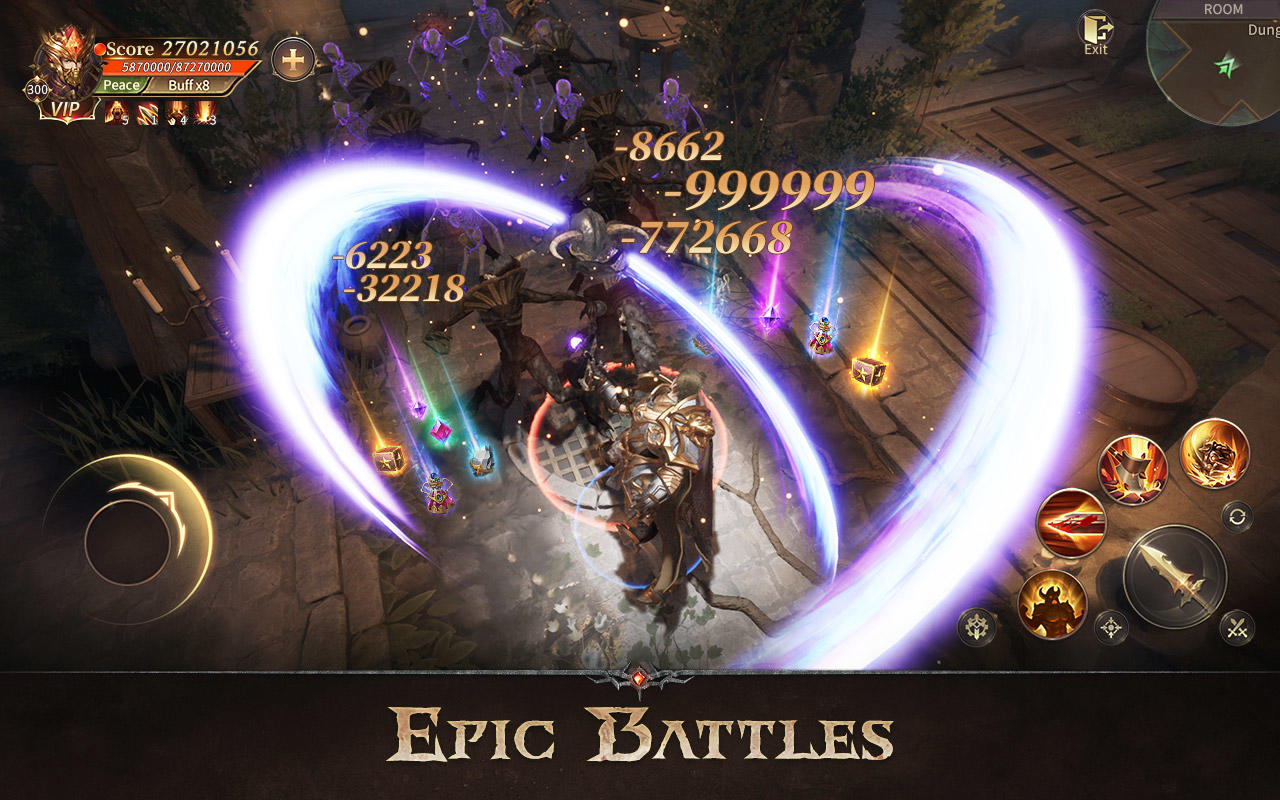The width and height of the screenshot is (1280, 800).
Task: Tap the VIP badge
Action: [66, 109]
